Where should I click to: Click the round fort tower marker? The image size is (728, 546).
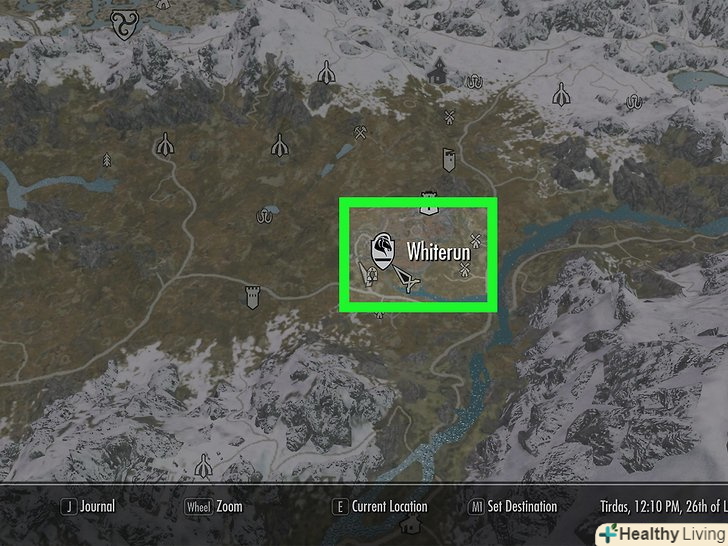click(252, 296)
